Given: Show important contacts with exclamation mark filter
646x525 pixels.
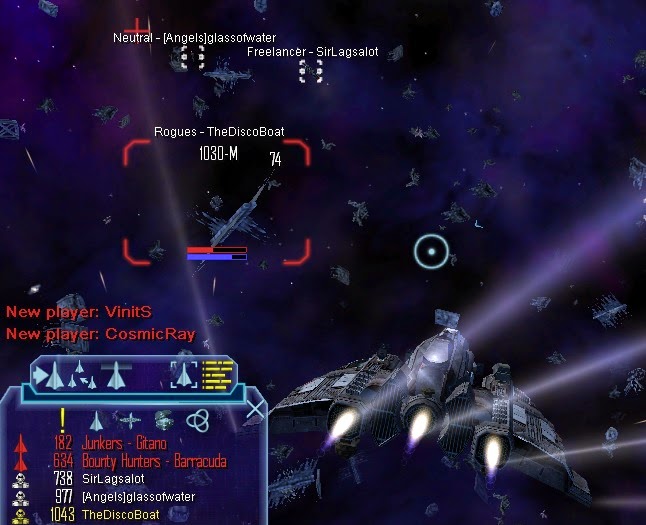Looking at the screenshot, I should click(x=62, y=419).
